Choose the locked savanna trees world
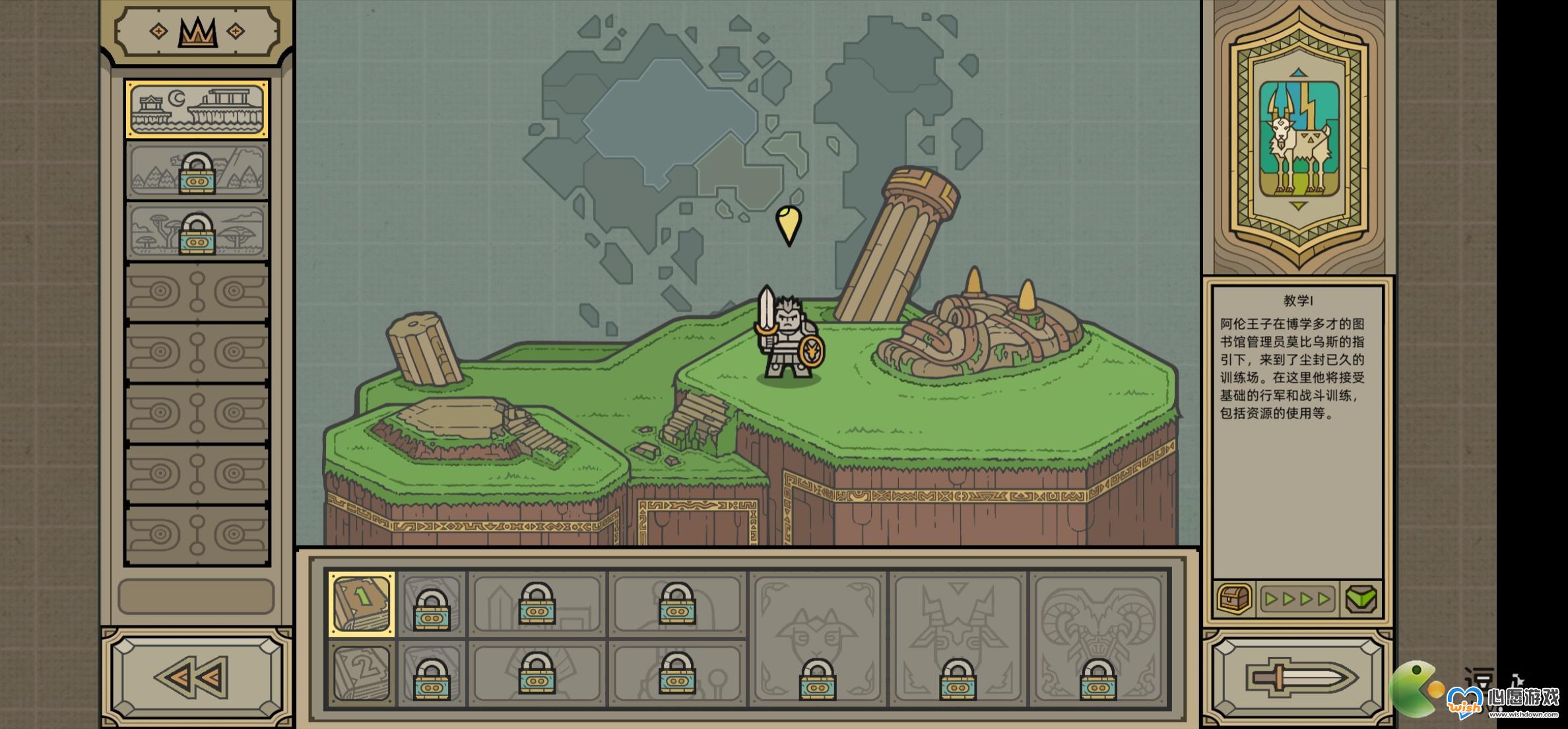Screen dimensions: 1568x729 (197, 231)
